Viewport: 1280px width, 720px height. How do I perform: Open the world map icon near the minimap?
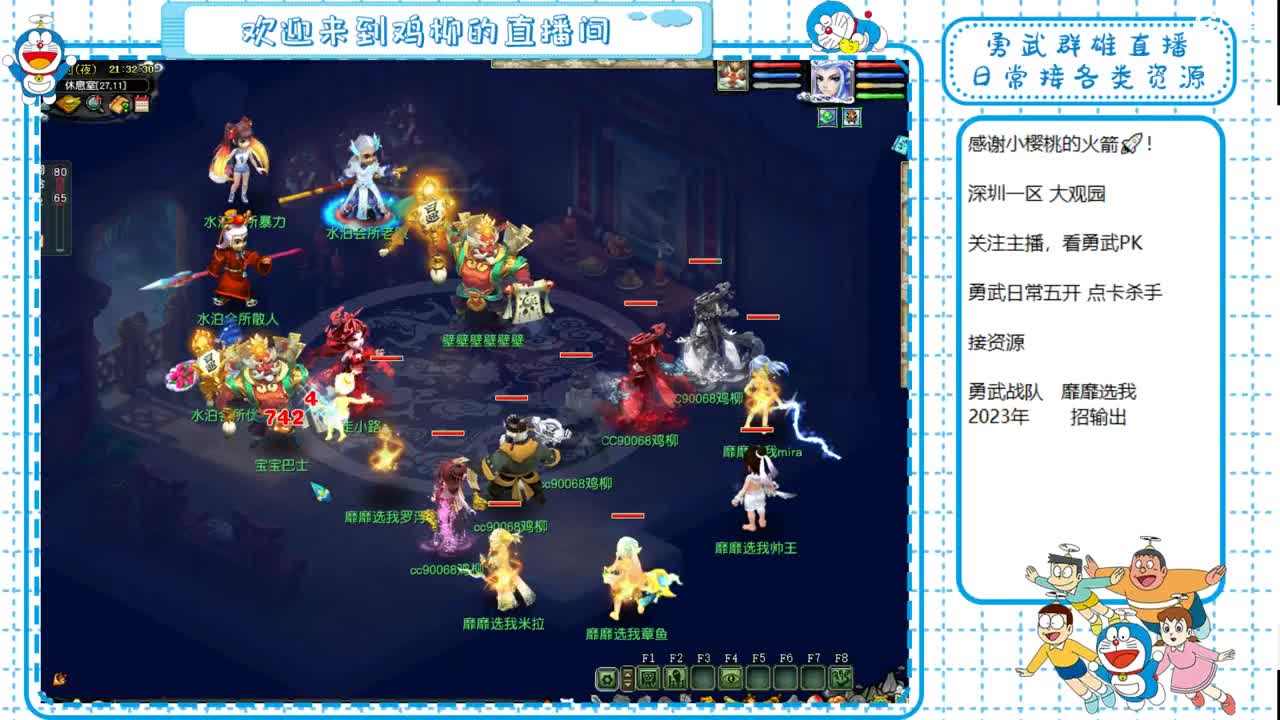coord(68,104)
